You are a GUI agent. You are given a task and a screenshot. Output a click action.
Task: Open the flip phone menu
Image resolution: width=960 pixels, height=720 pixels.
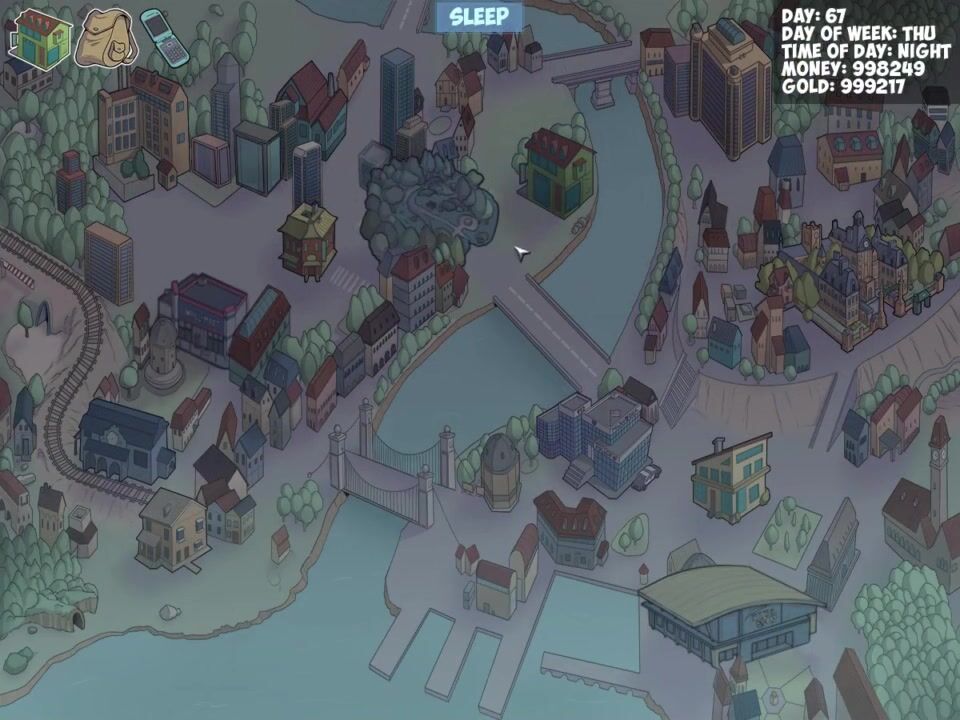(164, 37)
